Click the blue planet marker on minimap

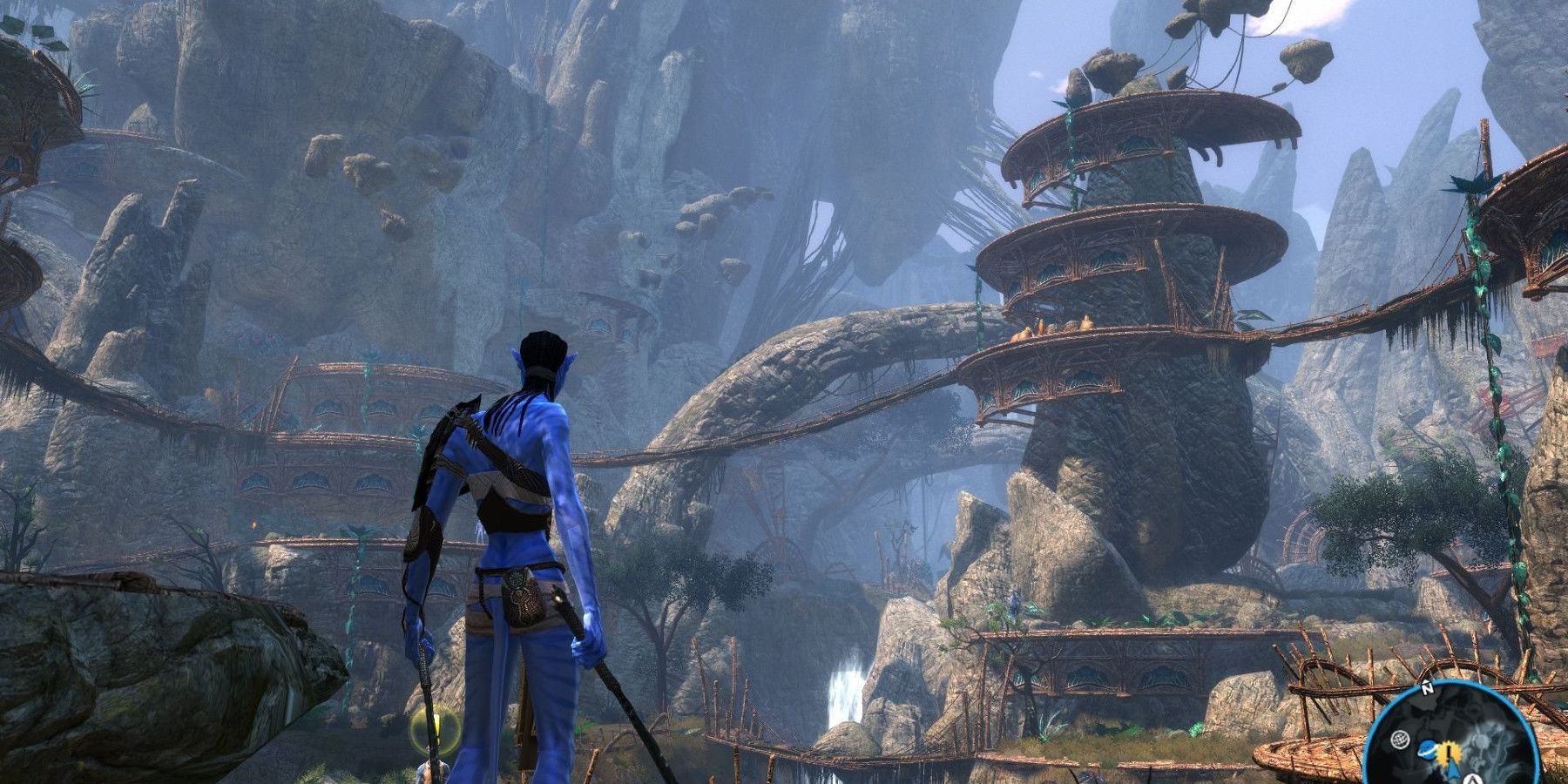[1429, 751]
